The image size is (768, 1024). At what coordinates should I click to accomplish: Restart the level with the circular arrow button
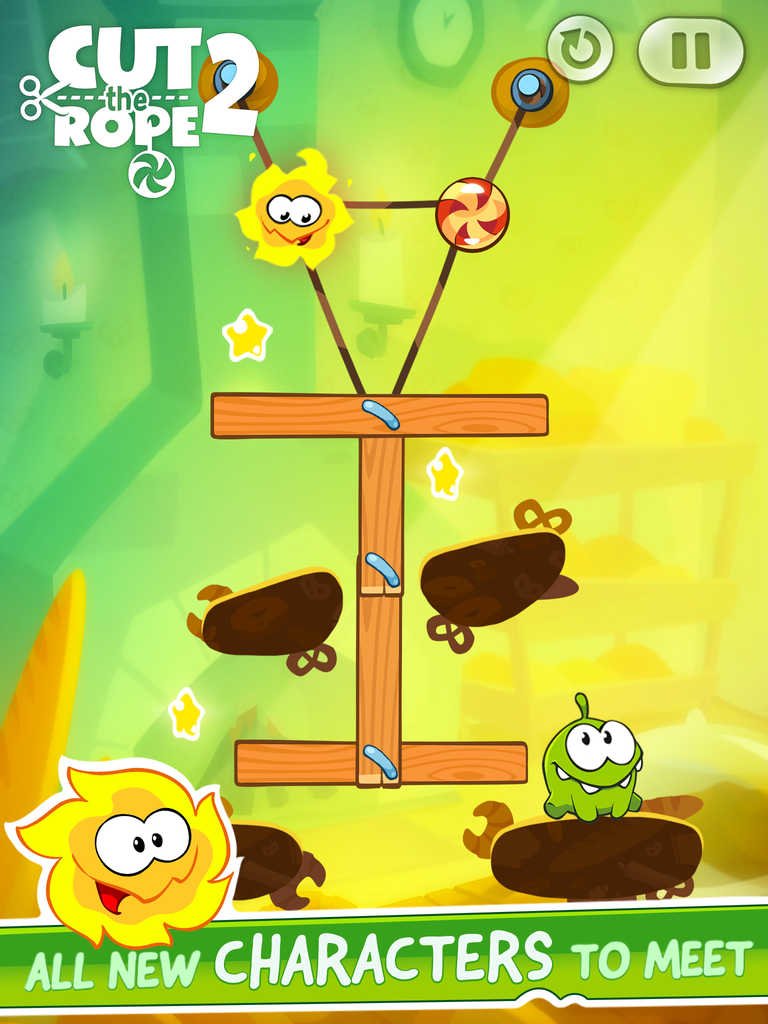(x=580, y=48)
